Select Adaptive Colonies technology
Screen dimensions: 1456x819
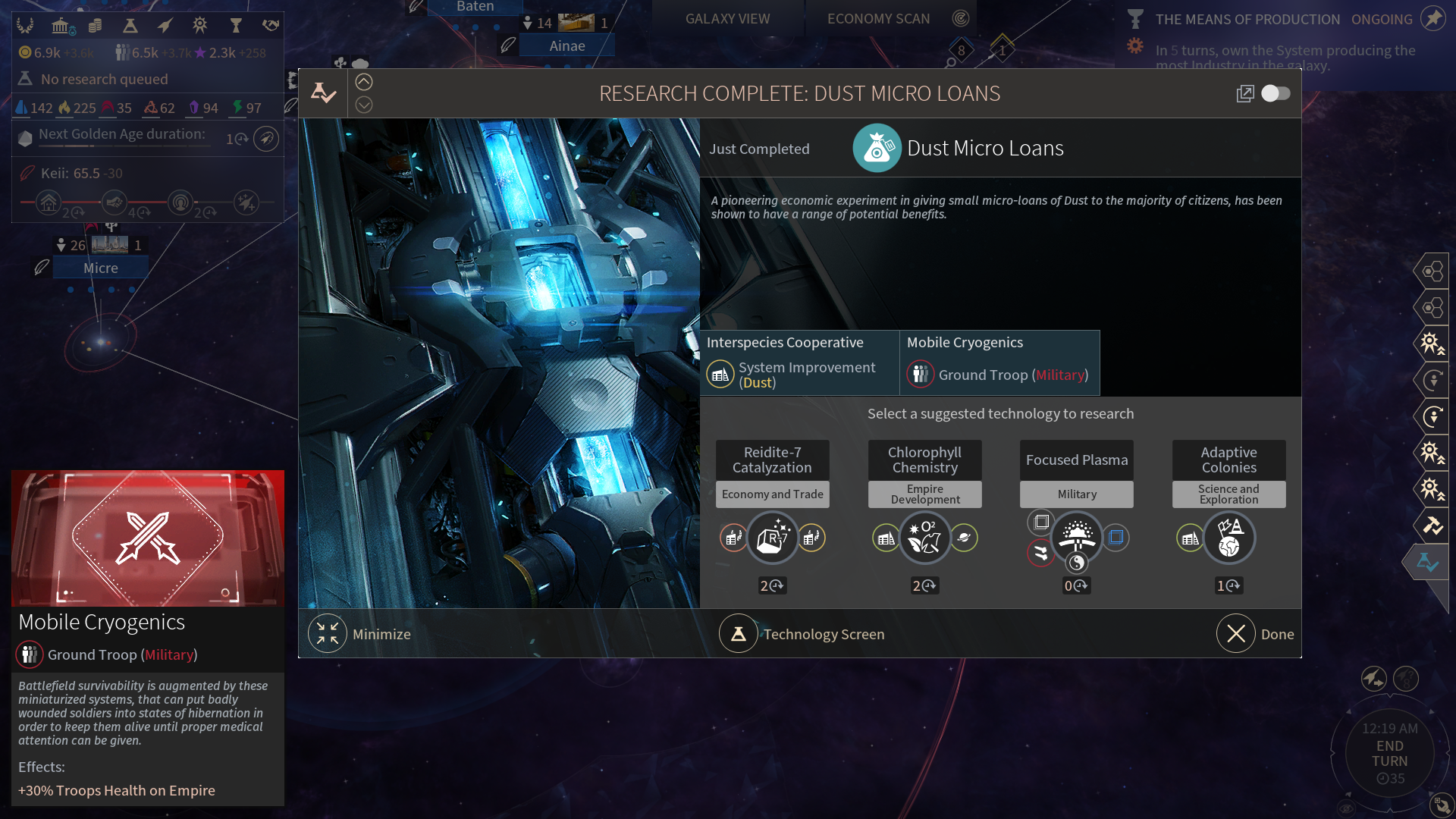[x=1228, y=538]
